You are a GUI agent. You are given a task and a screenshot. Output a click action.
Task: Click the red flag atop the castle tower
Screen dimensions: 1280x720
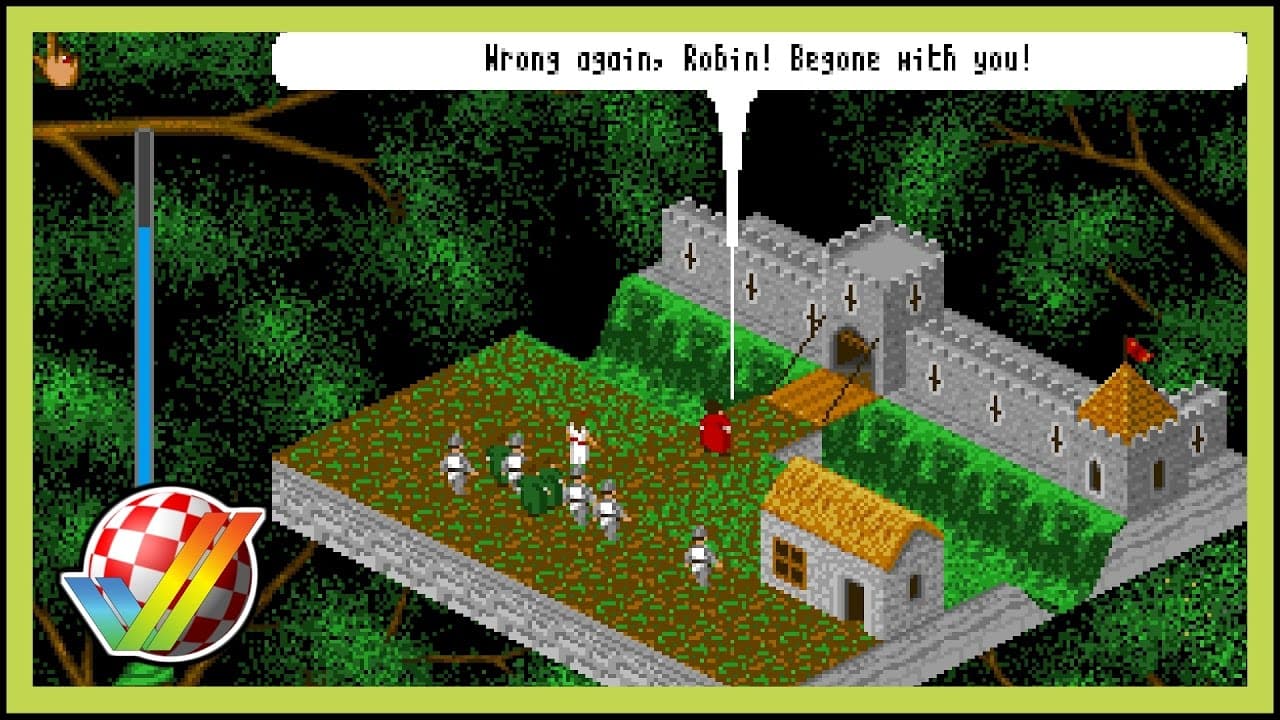pos(1139,348)
